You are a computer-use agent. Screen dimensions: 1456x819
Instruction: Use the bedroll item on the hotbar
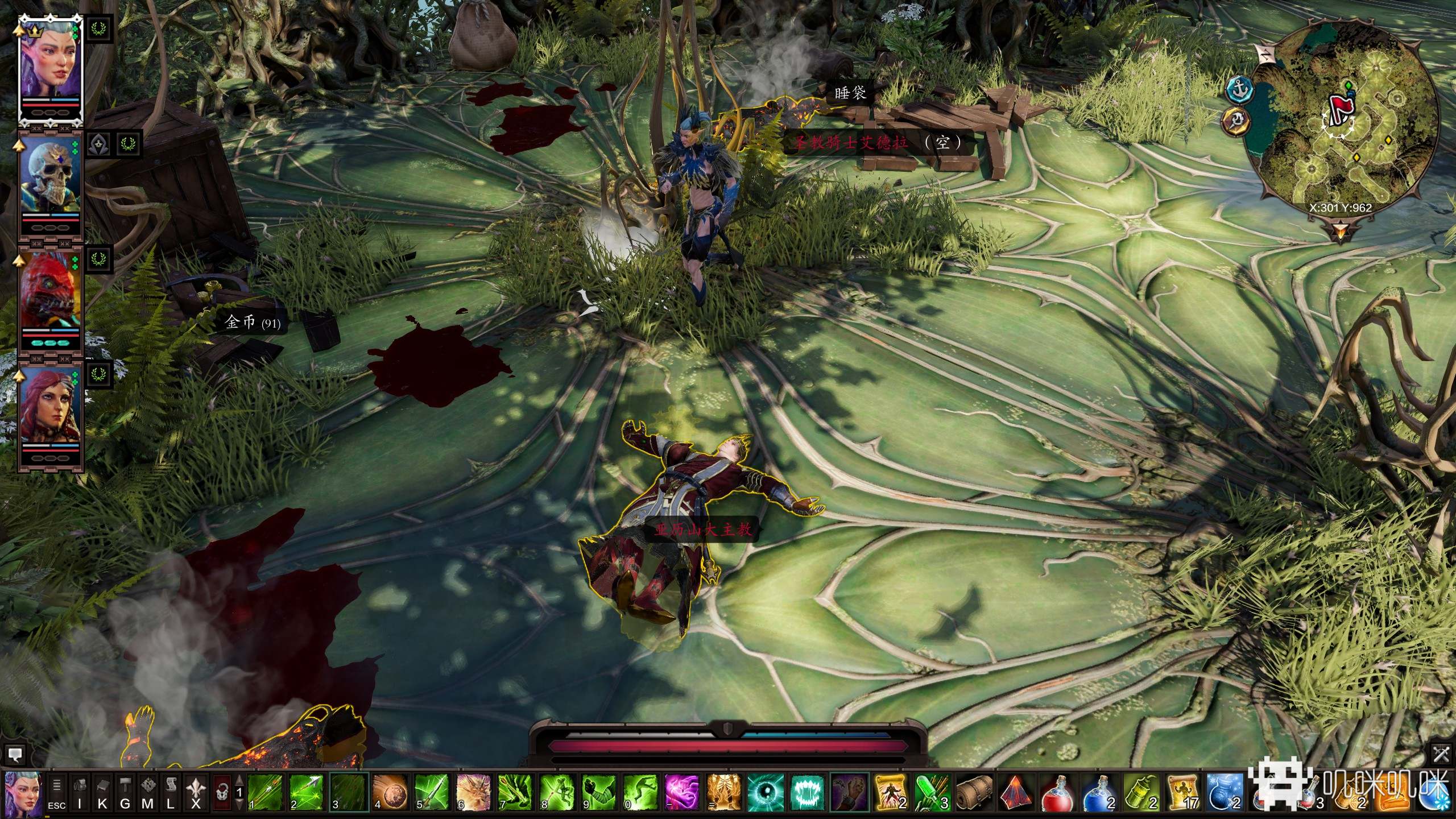point(973,792)
